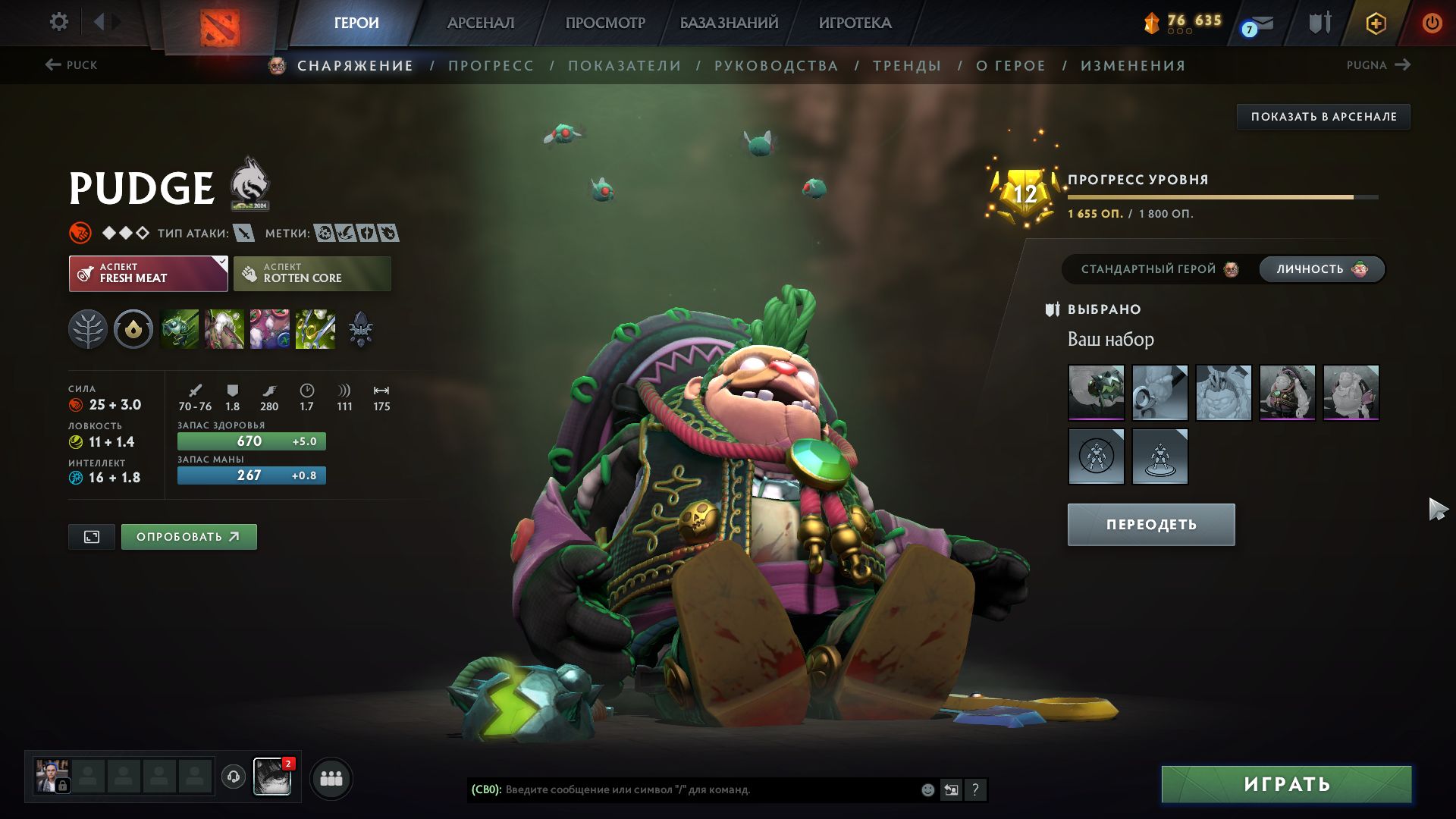Go to the Игротека section
The image size is (1456, 819).
855,23
